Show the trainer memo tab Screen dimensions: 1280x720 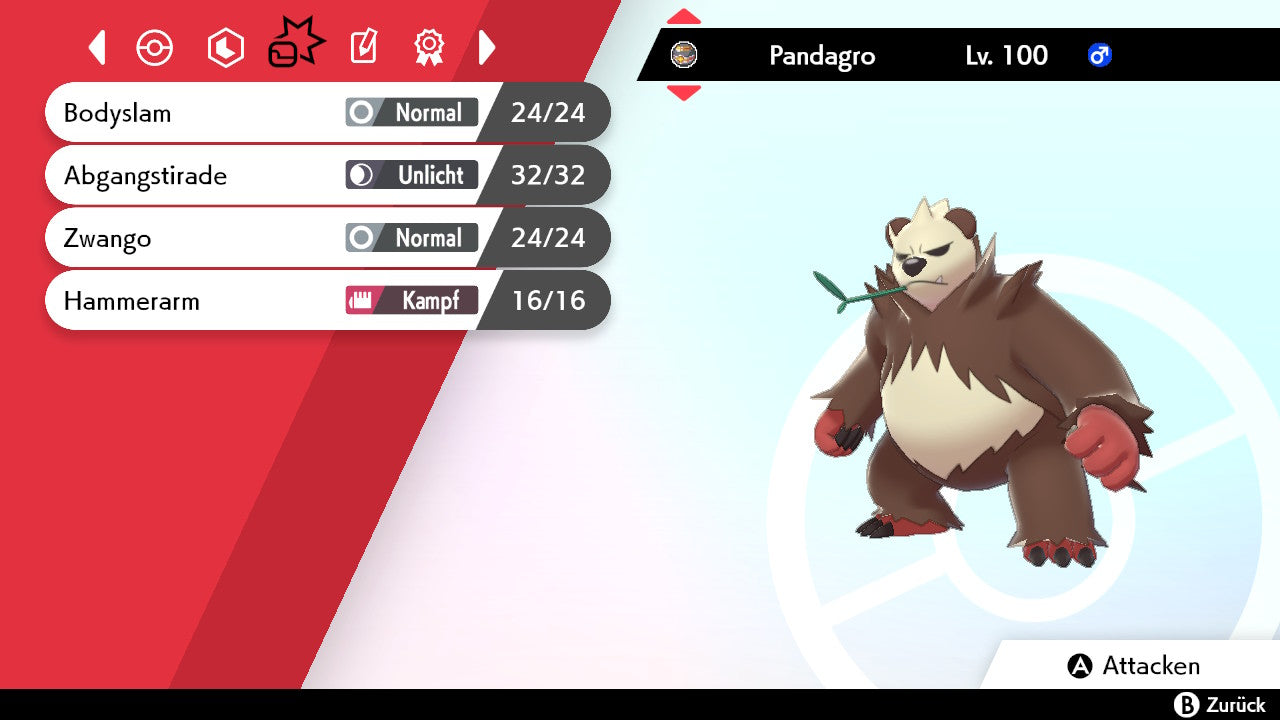(x=364, y=48)
